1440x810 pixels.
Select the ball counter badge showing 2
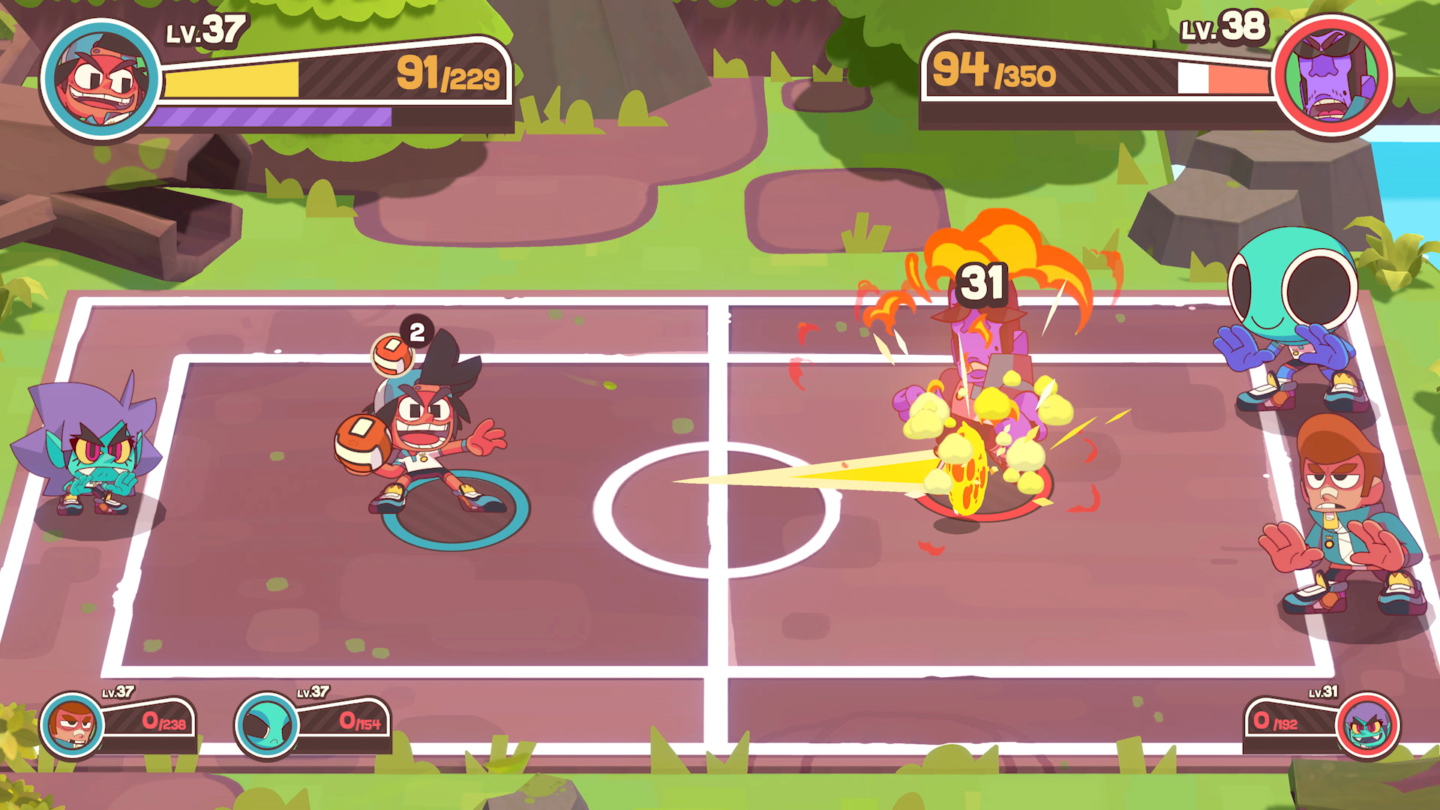[x=417, y=329]
